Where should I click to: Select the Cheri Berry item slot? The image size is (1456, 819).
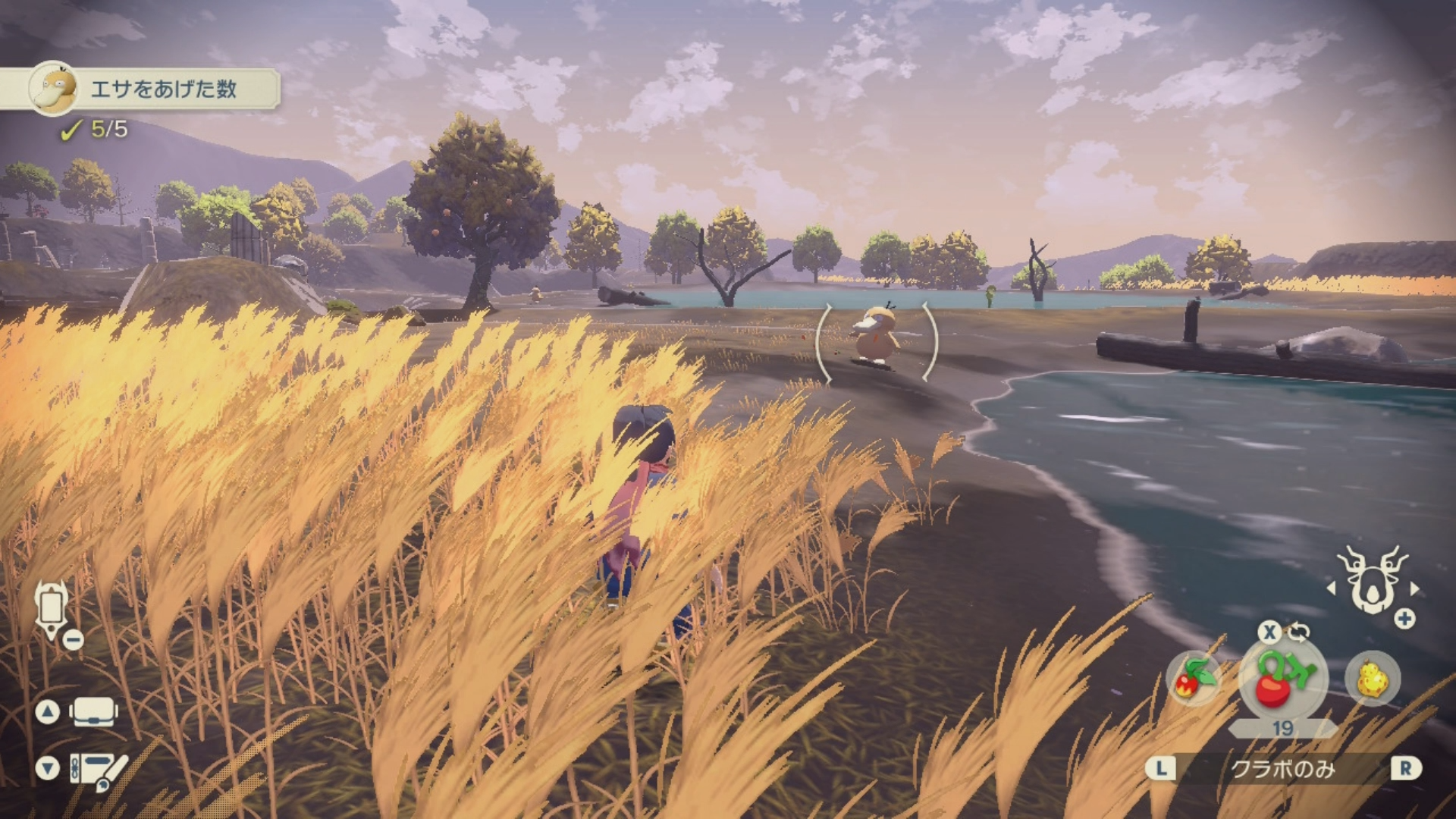tap(1282, 679)
